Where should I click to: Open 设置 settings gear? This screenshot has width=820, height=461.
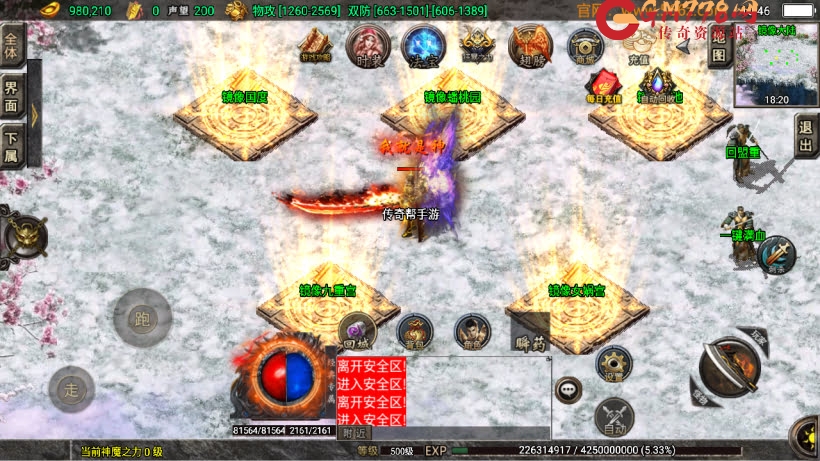tap(613, 366)
